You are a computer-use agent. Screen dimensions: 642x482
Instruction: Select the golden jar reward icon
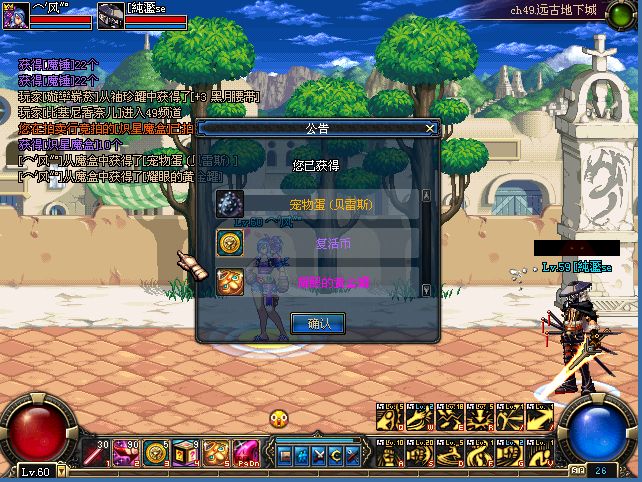231,281
